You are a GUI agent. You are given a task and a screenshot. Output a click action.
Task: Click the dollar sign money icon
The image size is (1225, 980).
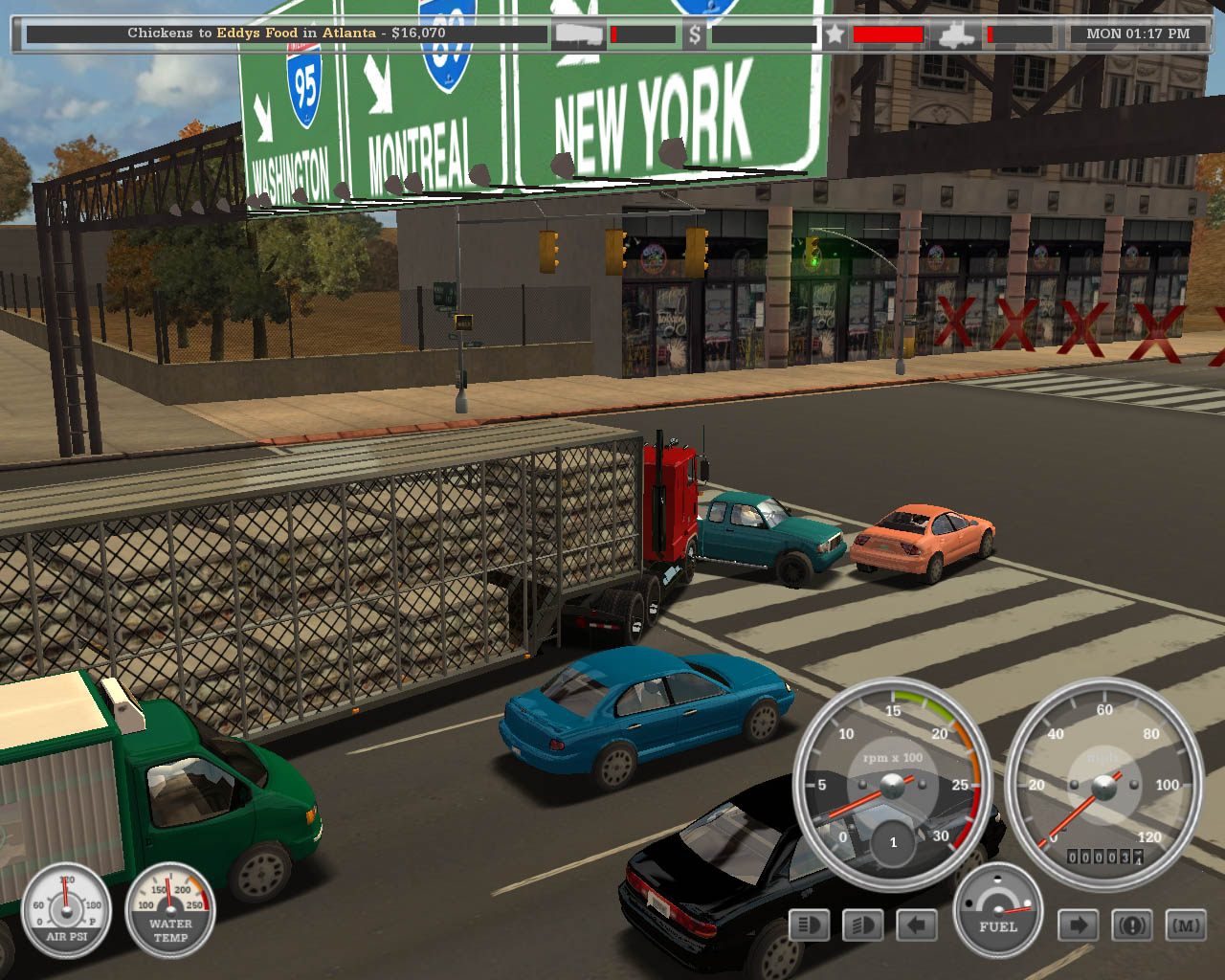tap(695, 34)
